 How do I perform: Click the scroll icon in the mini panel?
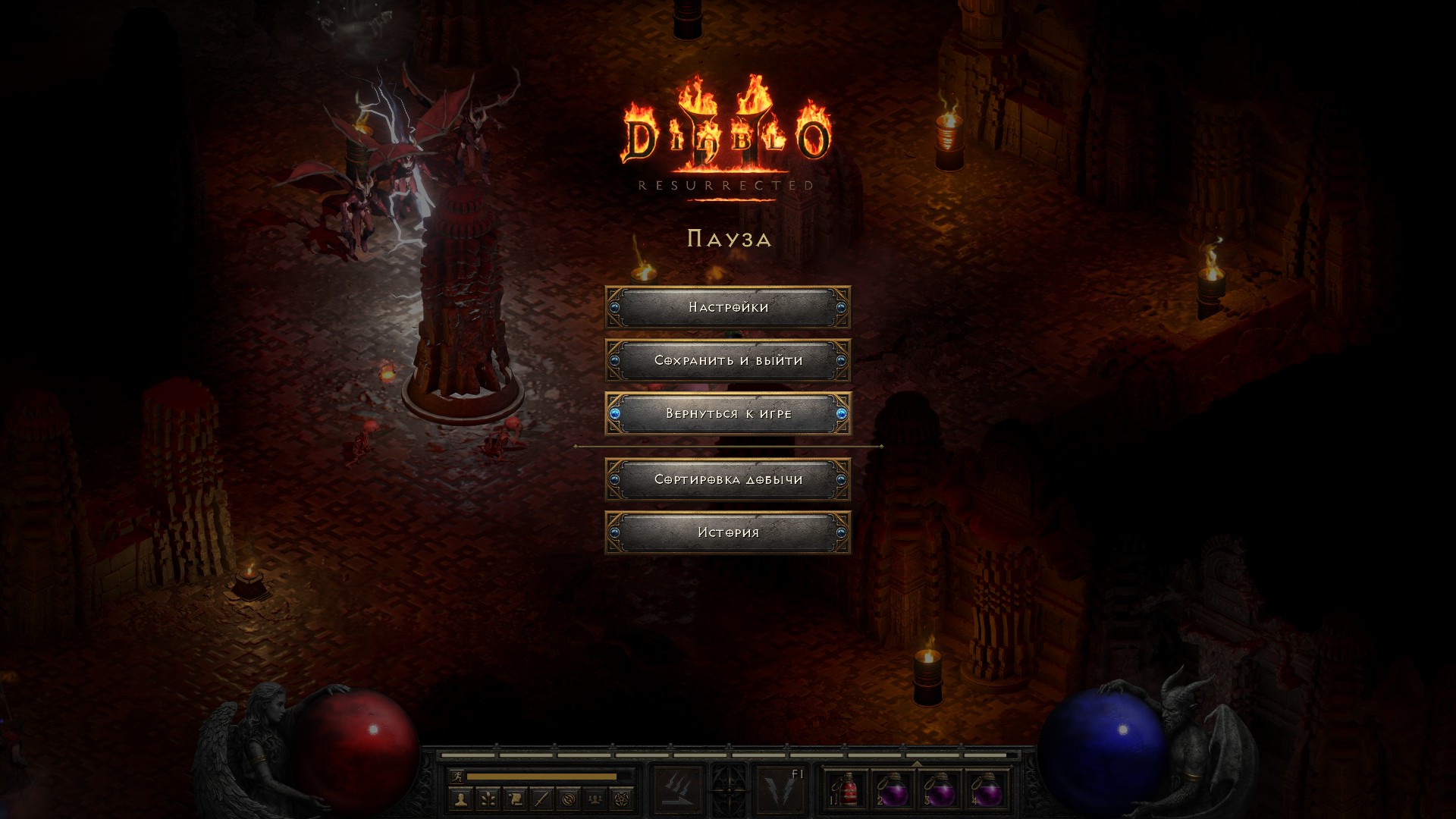(514, 799)
